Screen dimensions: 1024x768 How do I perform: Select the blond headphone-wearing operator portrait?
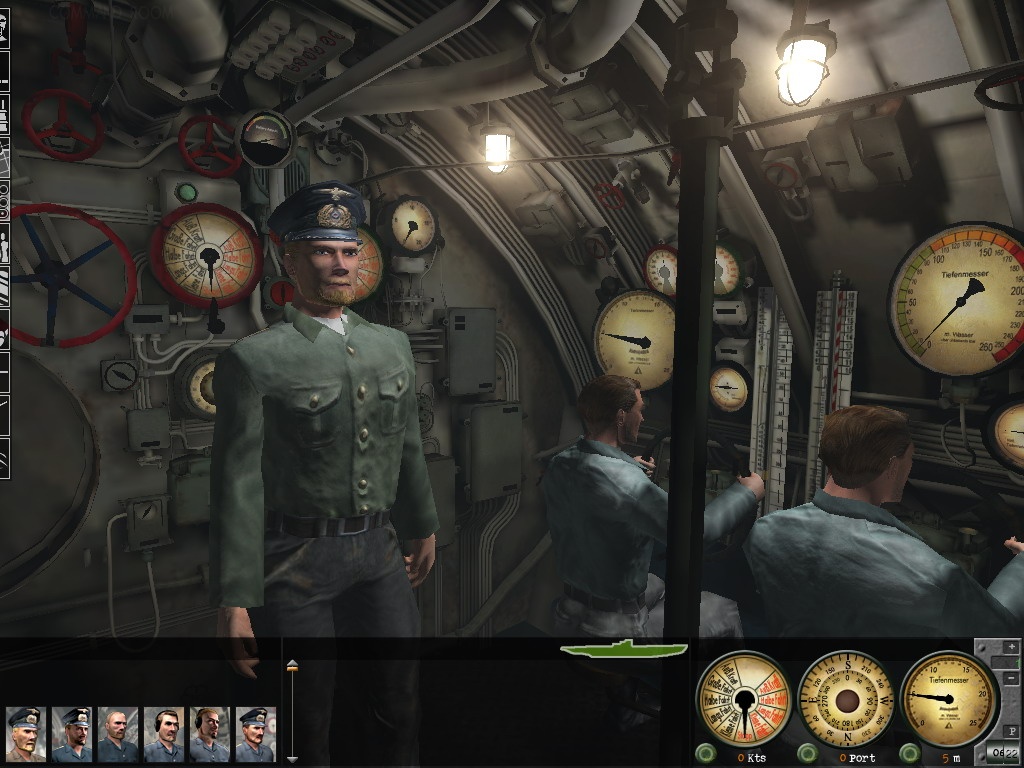[209, 734]
